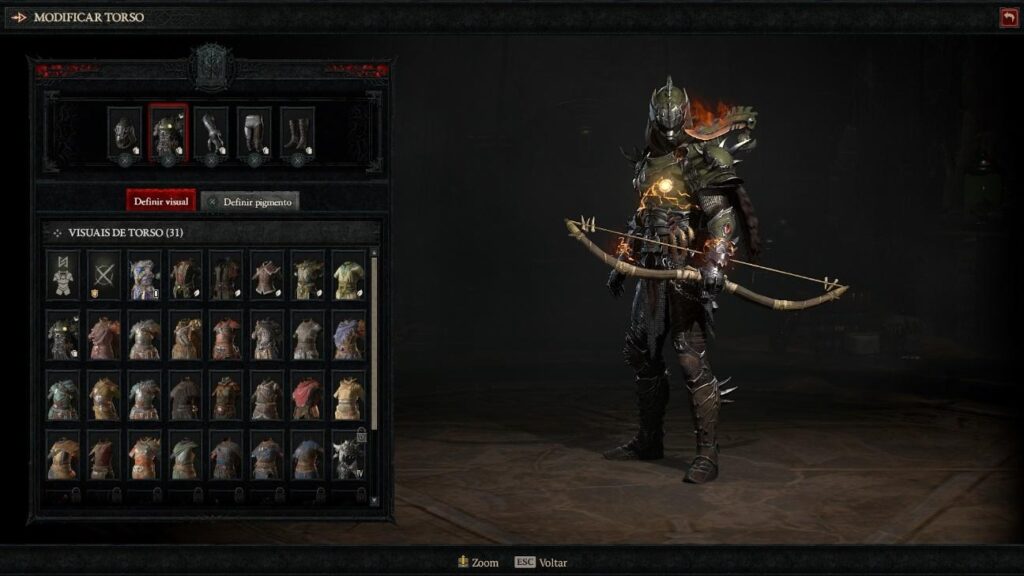Select the helmet equipment slot
This screenshot has height=576, width=1024.
[124, 132]
